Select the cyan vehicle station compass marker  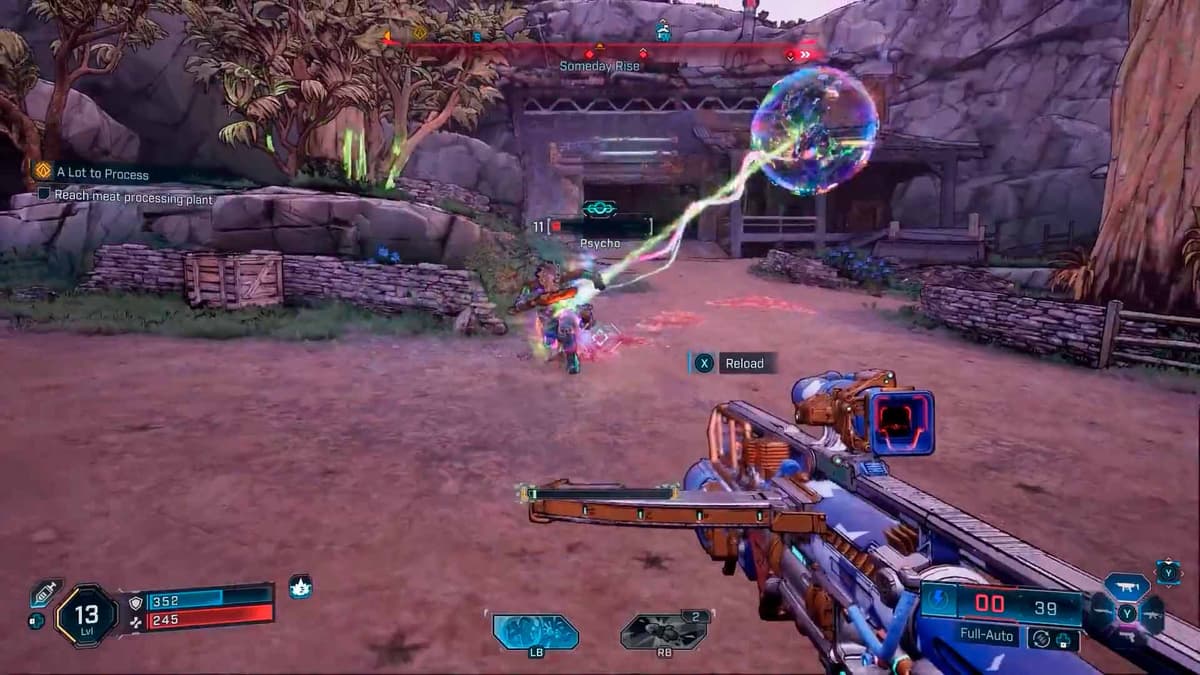[663, 31]
